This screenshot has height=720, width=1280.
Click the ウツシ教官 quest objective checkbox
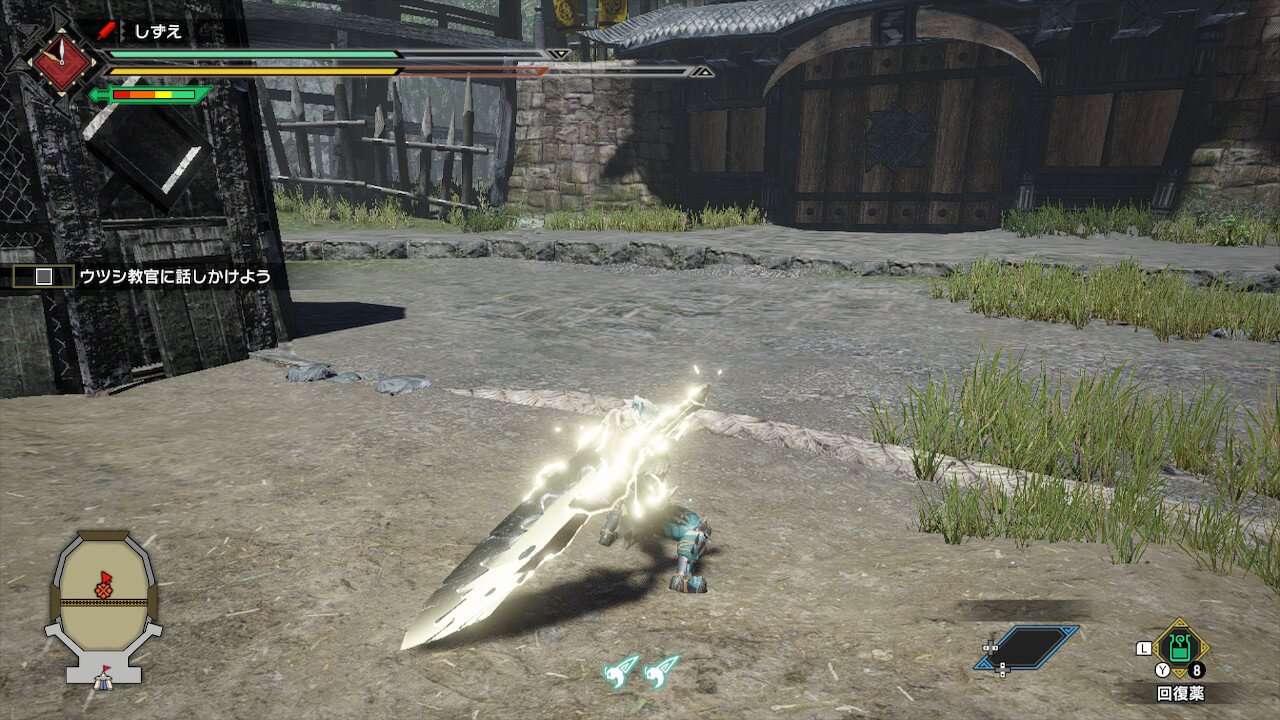44,276
